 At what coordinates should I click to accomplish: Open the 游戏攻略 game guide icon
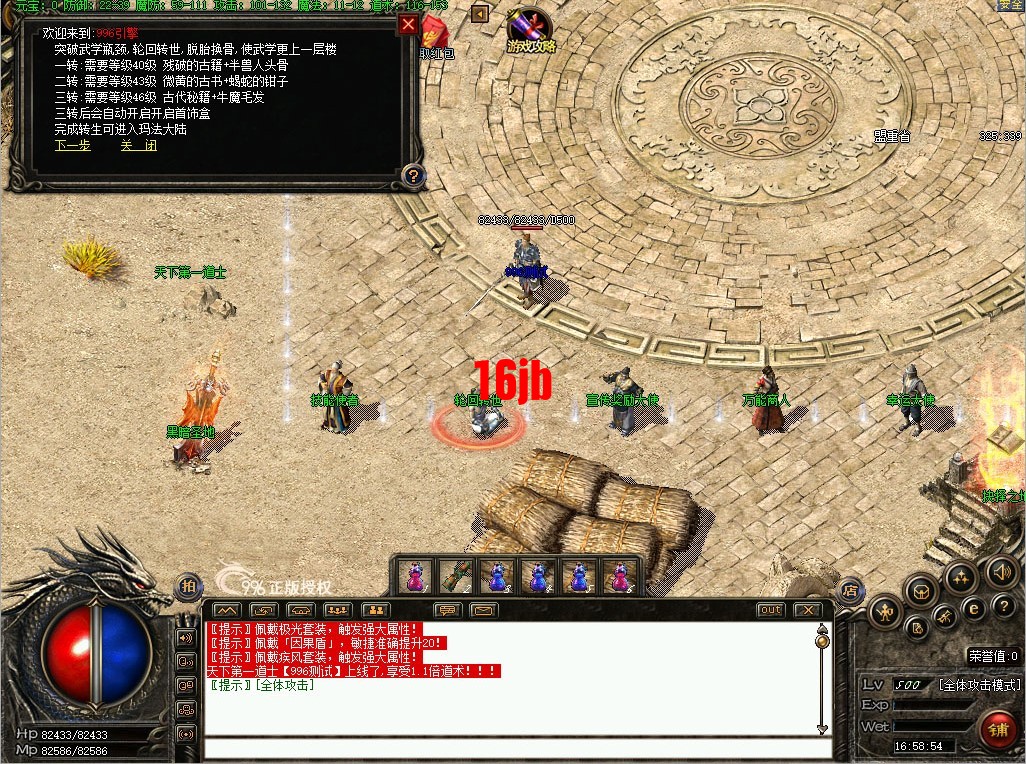point(530,31)
